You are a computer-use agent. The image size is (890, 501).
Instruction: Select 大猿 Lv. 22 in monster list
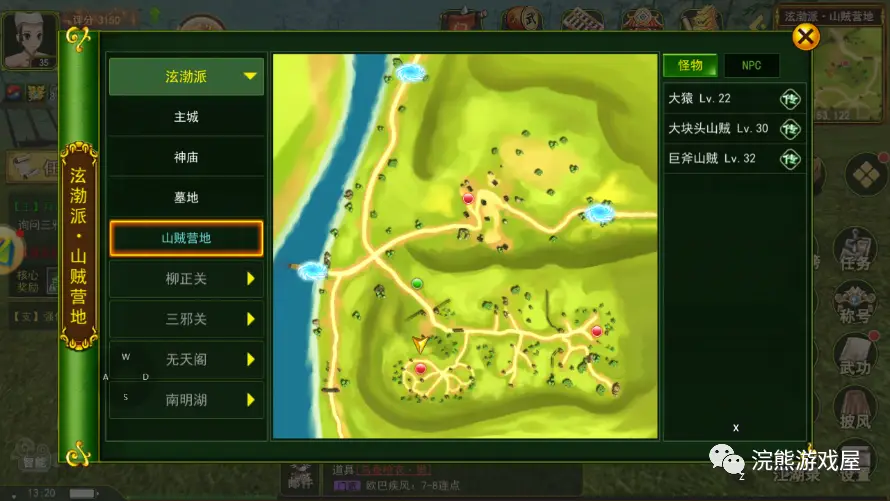point(734,99)
